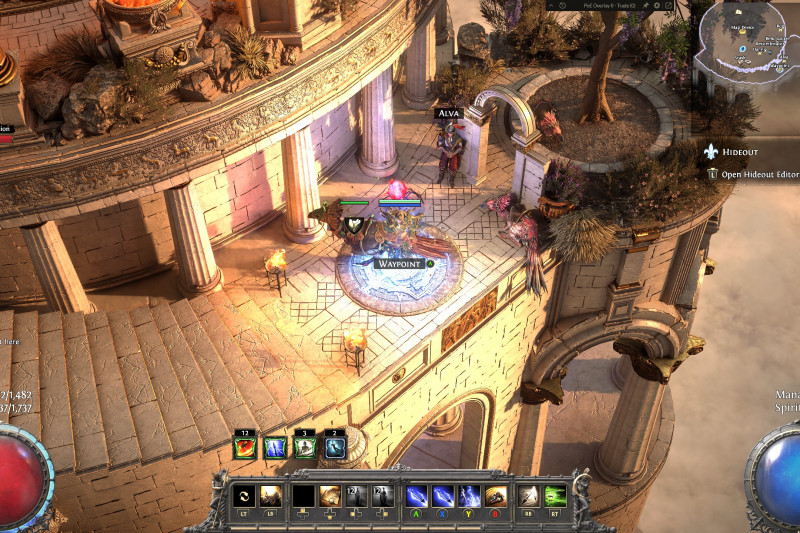Check the green-framed buff showing 3
Image resolution: width=800 pixels, height=533 pixels.
tap(306, 447)
